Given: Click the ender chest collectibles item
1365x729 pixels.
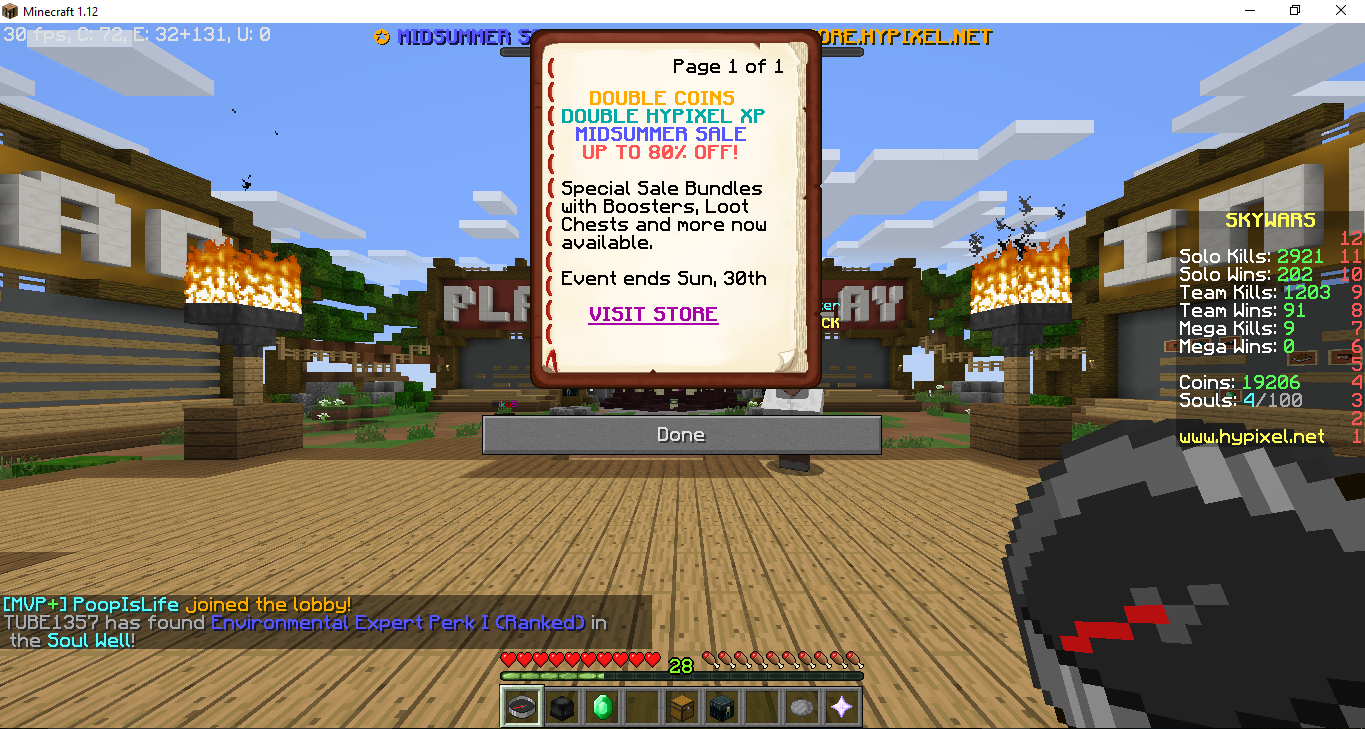Looking at the screenshot, I should (721, 705).
